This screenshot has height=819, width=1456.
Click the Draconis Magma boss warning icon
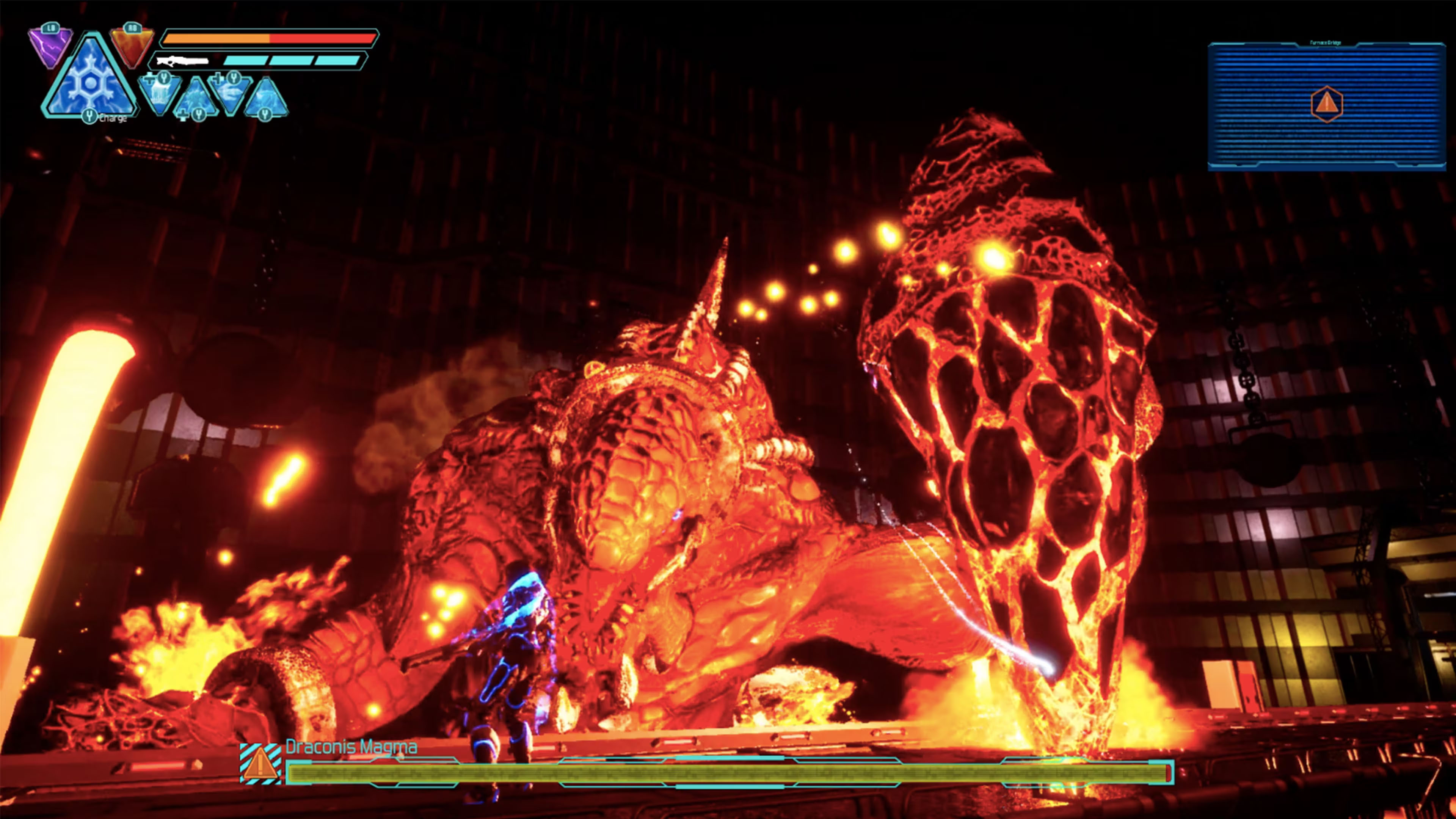[260, 764]
